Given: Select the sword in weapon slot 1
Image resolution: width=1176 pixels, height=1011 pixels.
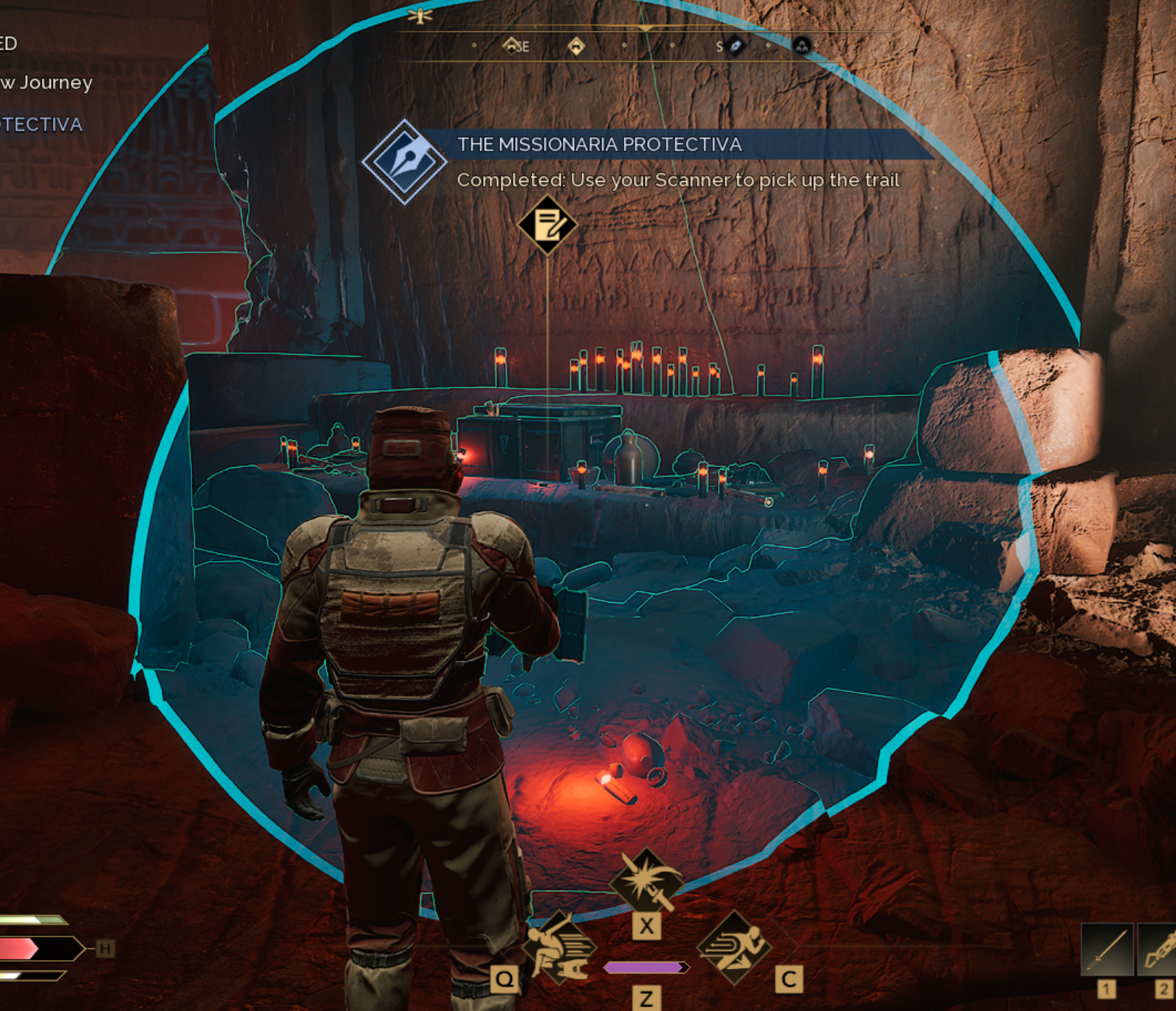Looking at the screenshot, I should pos(1107,949).
